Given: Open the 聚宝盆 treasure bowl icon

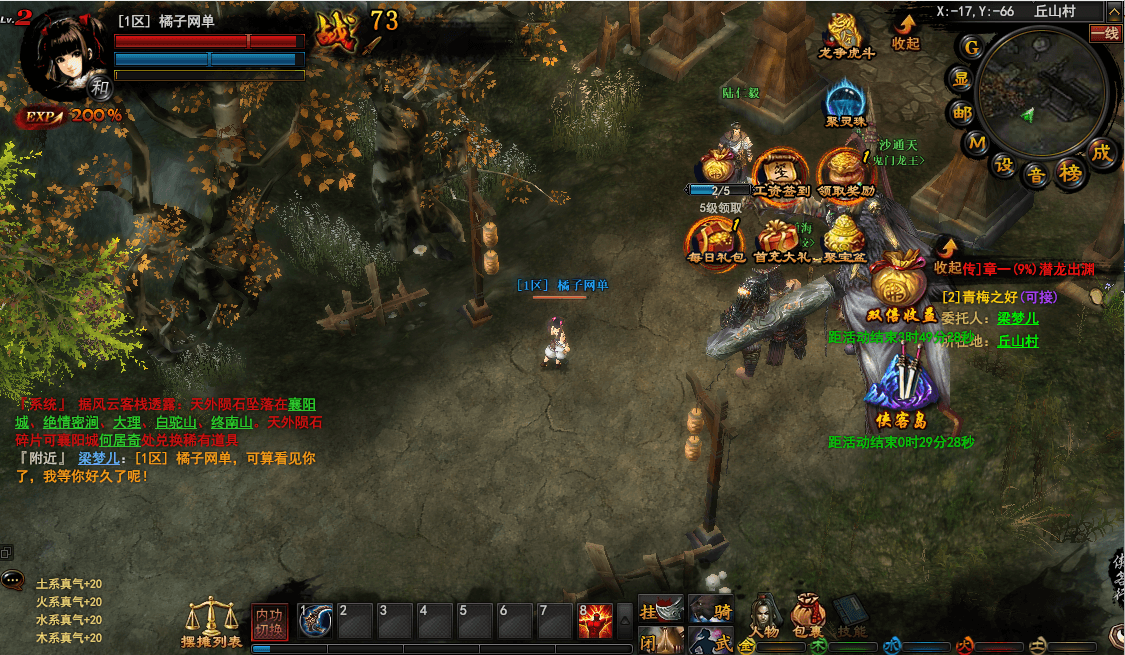Looking at the screenshot, I should 844,240.
